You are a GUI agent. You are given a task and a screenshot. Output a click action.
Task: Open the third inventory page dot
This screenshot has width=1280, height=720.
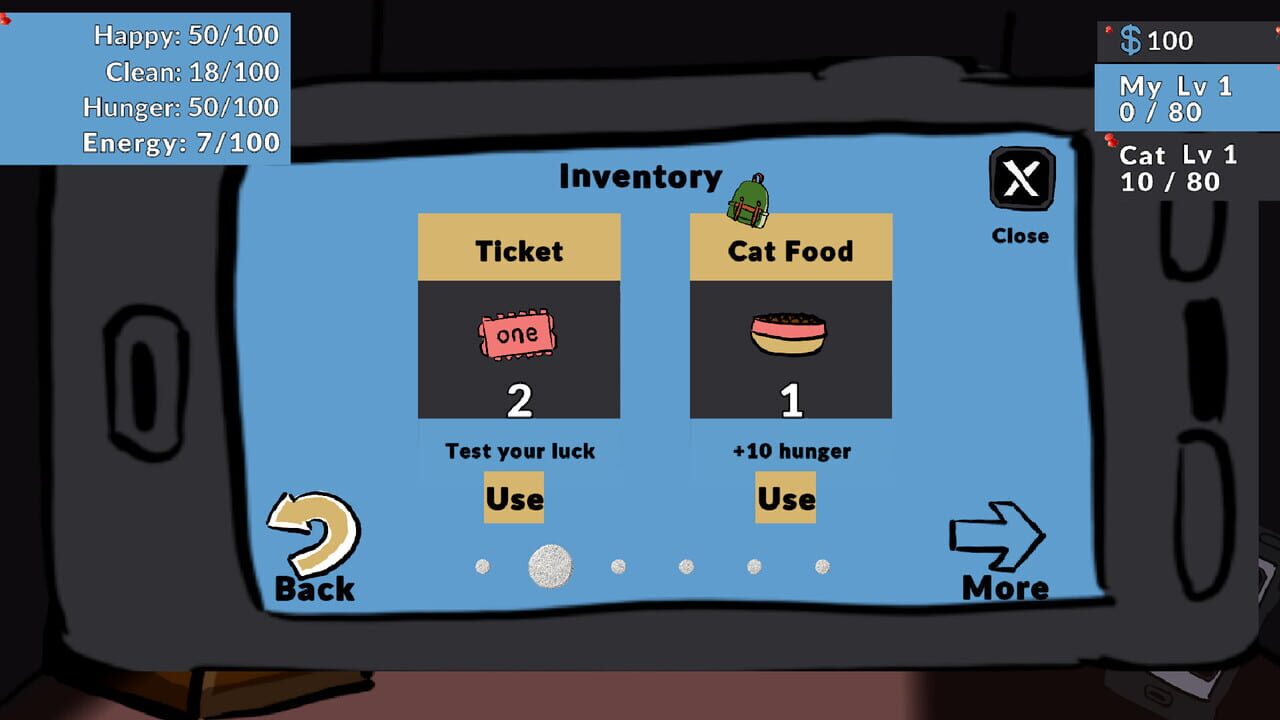(618, 567)
